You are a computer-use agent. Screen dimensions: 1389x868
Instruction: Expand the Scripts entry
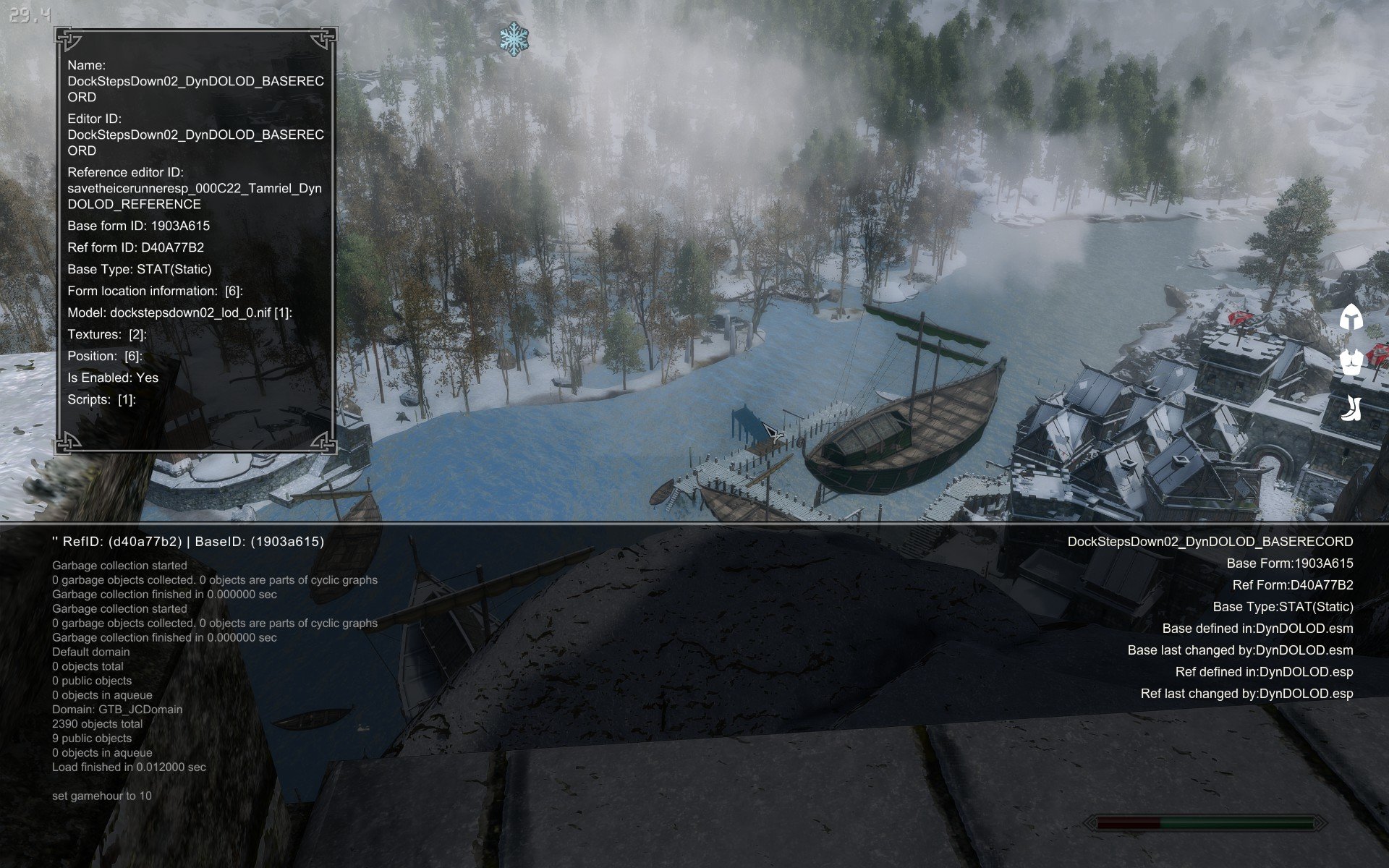[x=101, y=399]
